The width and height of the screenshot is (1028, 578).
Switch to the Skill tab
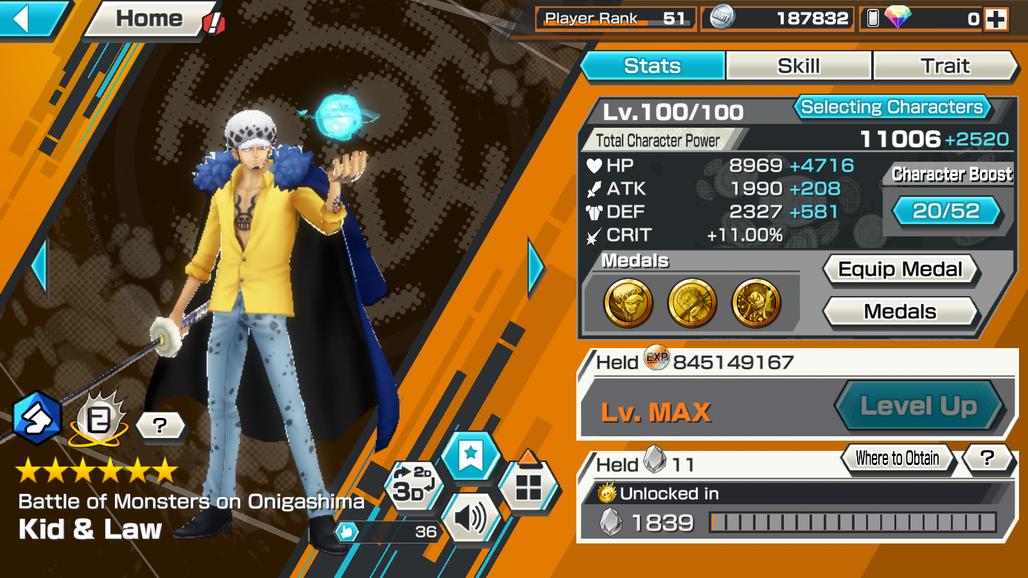coord(798,66)
